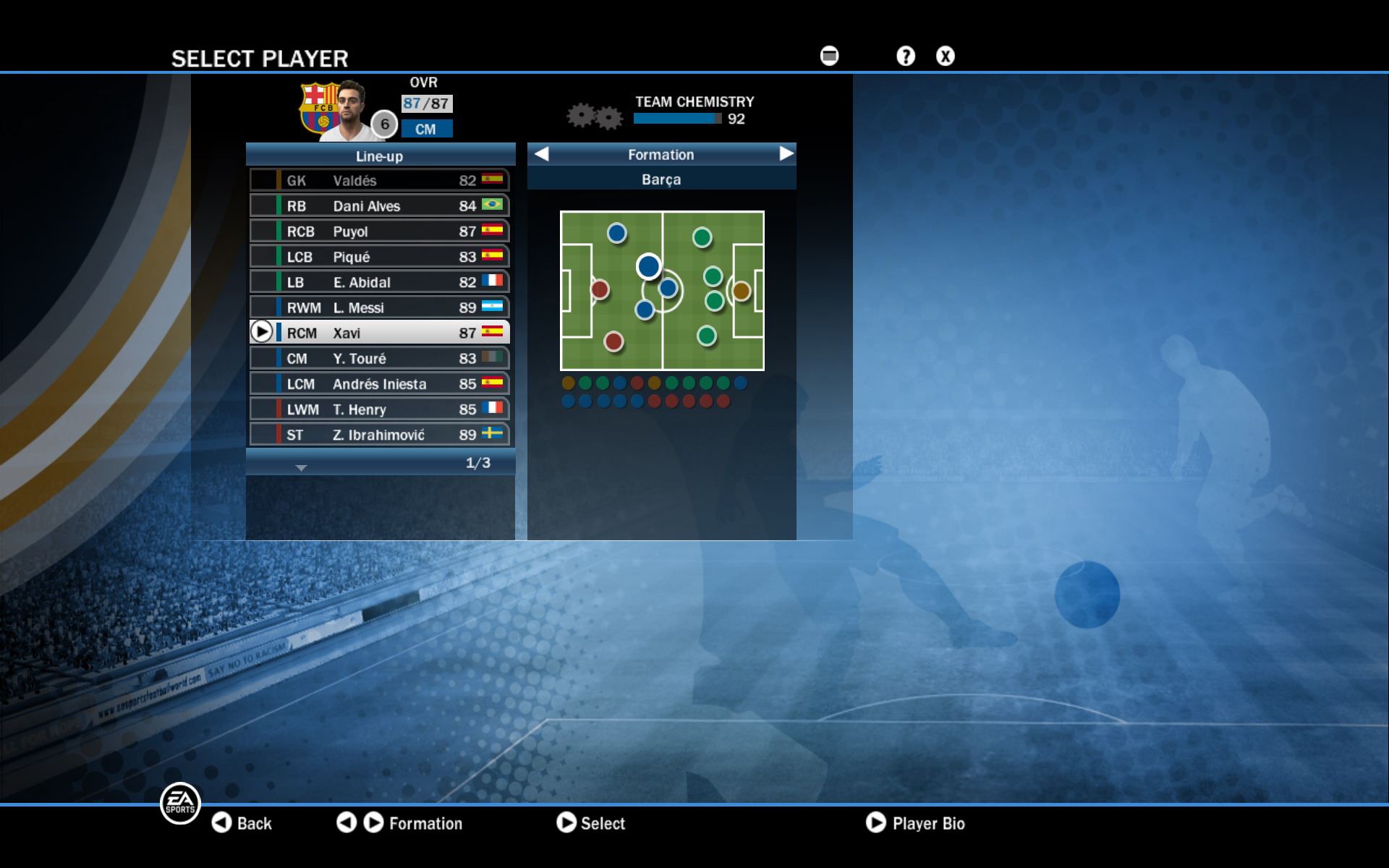Click the Barça formation label
Viewport: 1389px width, 868px height.
click(x=660, y=178)
